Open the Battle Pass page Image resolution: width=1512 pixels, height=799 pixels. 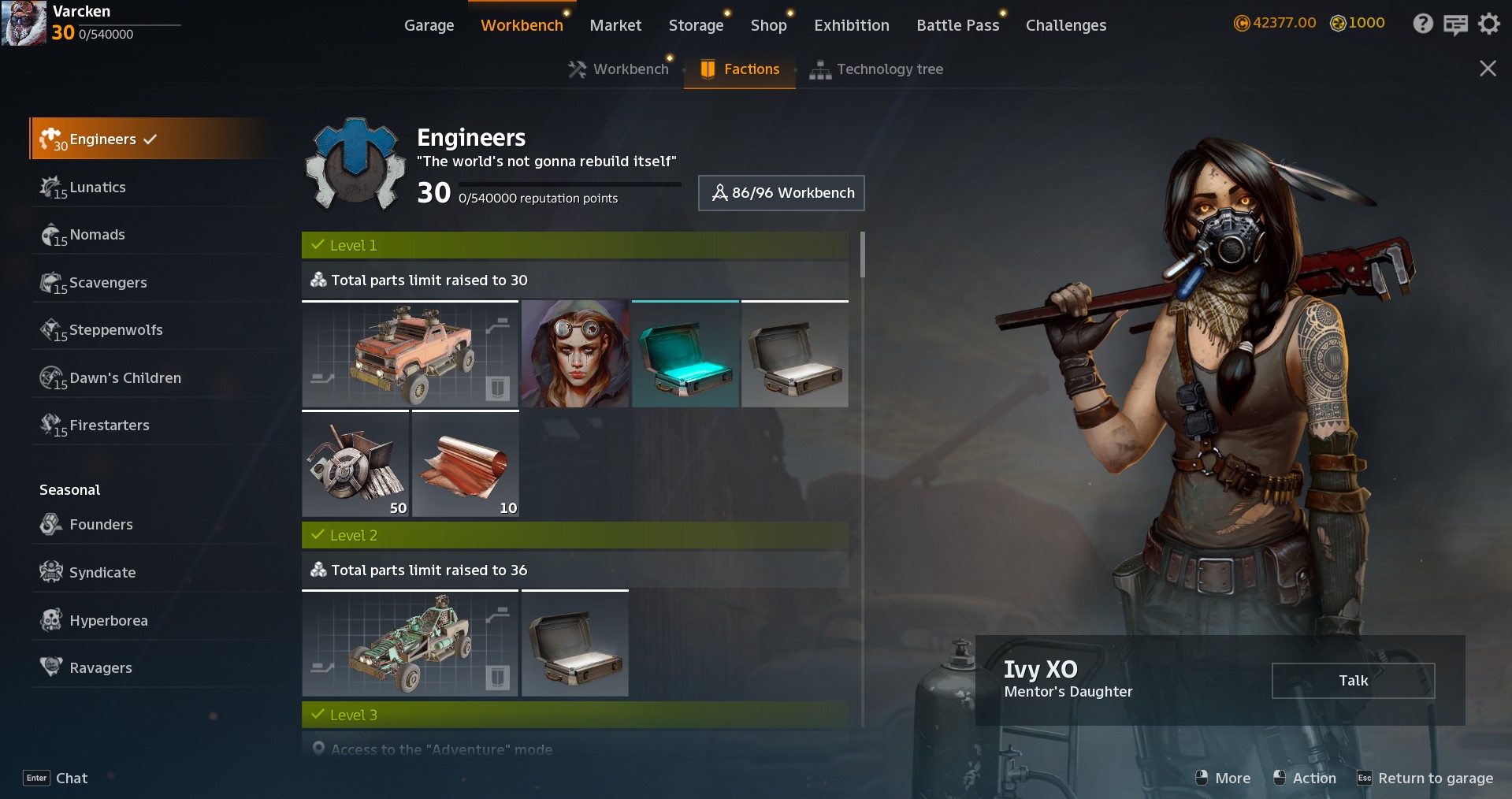pyautogui.click(x=957, y=25)
